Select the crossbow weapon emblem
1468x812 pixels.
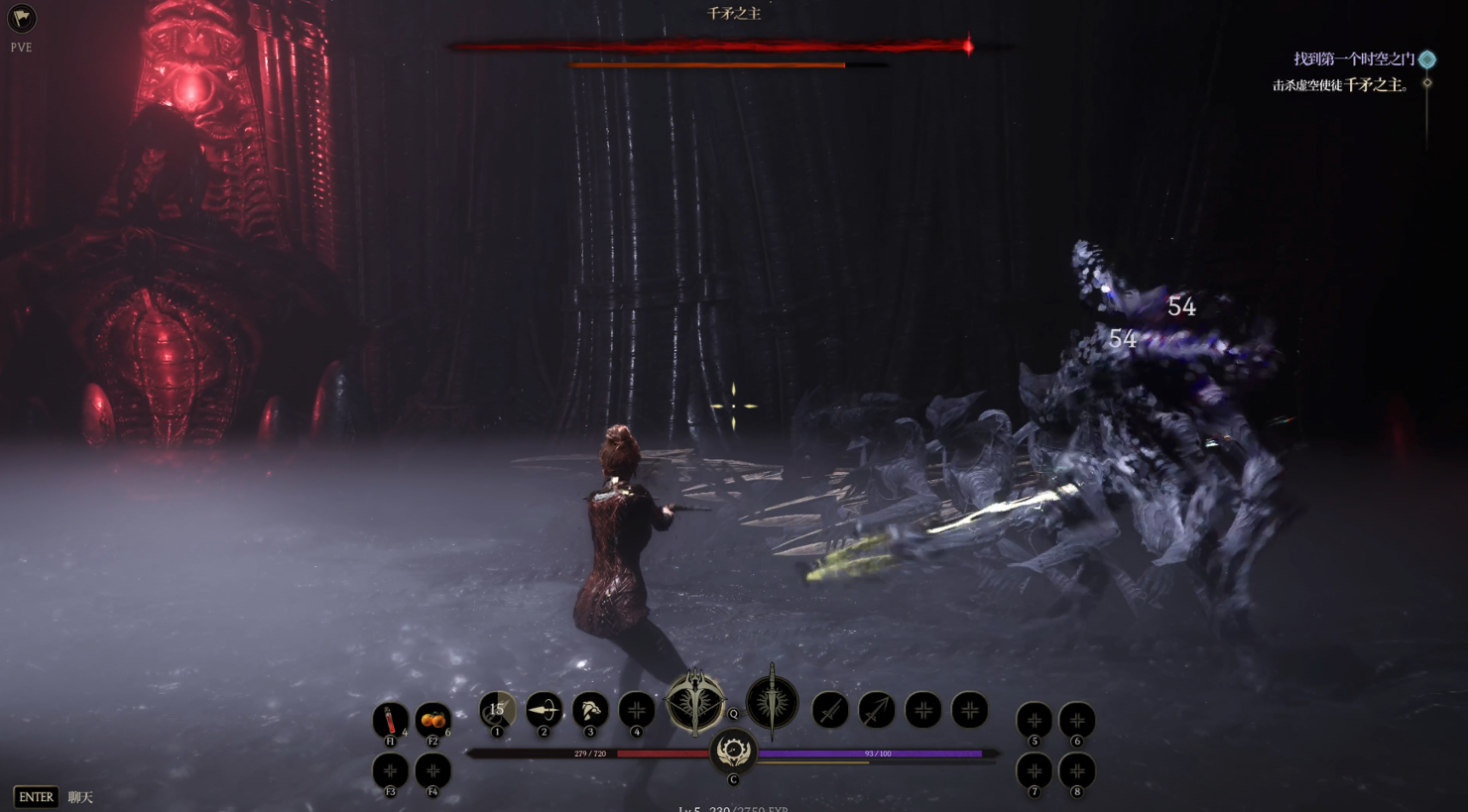tap(695, 703)
